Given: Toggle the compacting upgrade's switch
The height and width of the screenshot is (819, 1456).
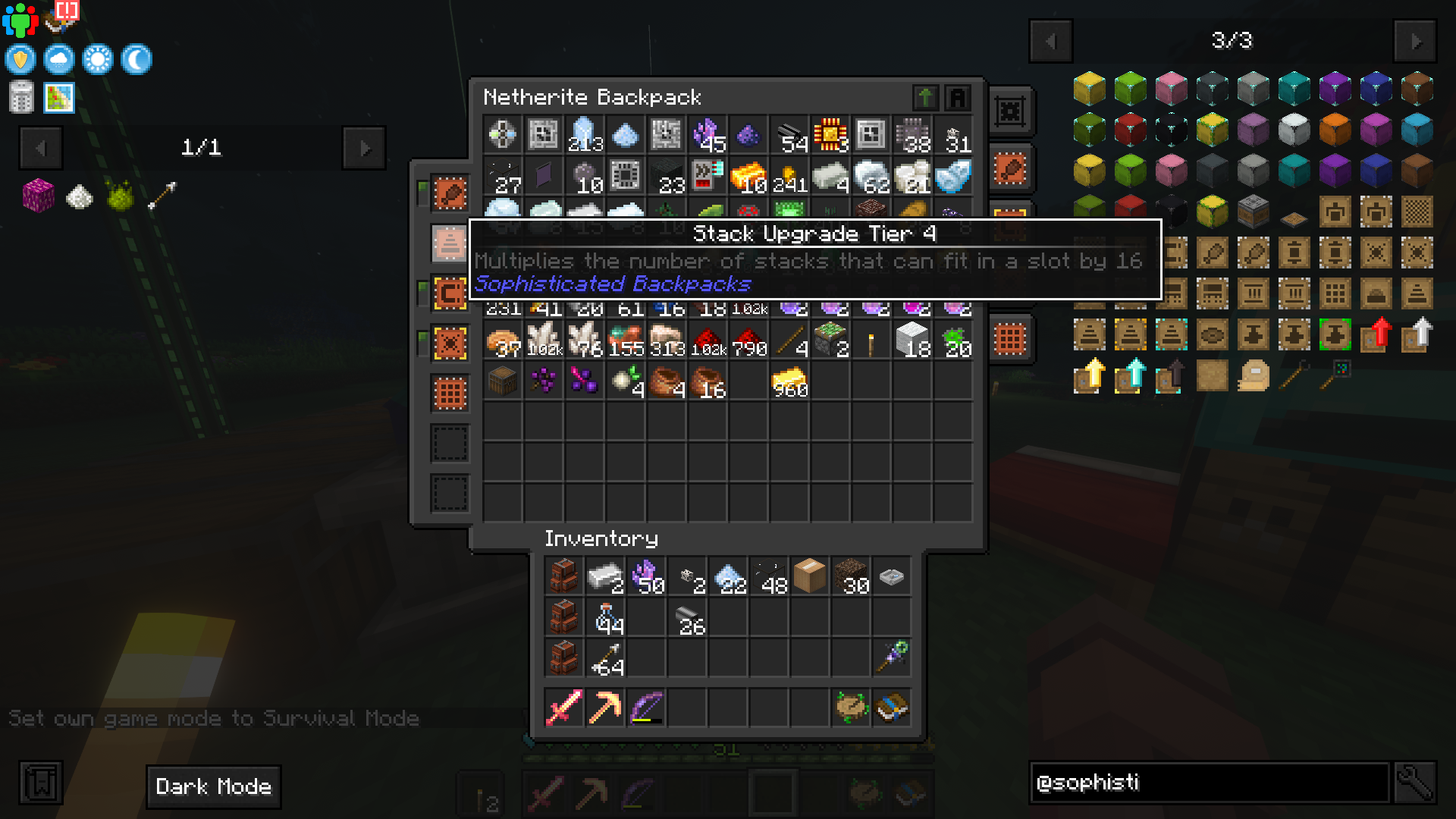Looking at the screenshot, I should coord(425,286).
